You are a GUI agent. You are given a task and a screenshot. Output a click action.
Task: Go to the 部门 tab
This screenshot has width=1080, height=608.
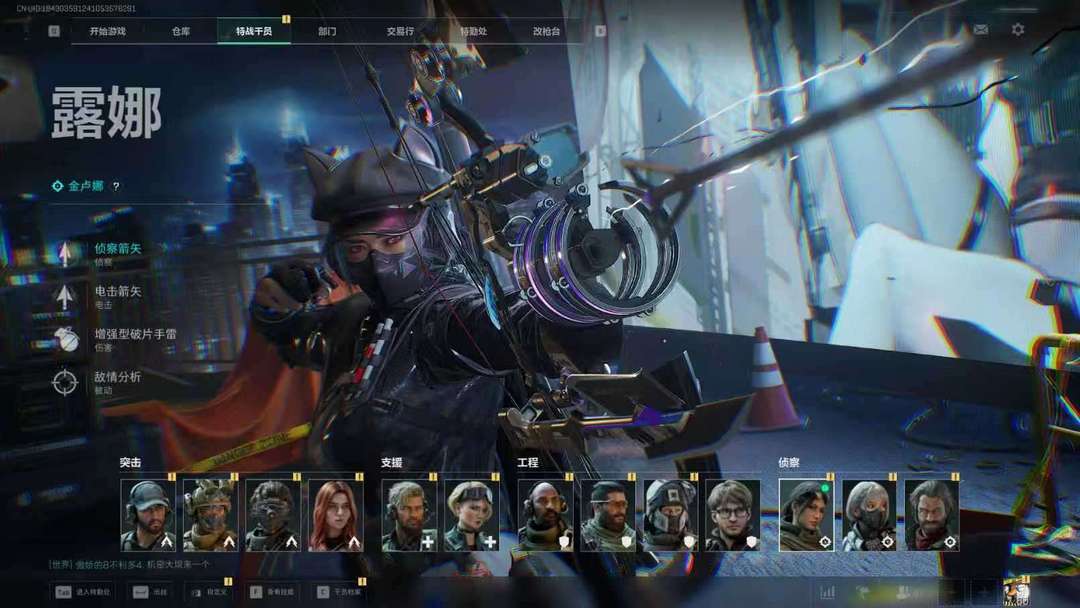[x=327, y=31]
